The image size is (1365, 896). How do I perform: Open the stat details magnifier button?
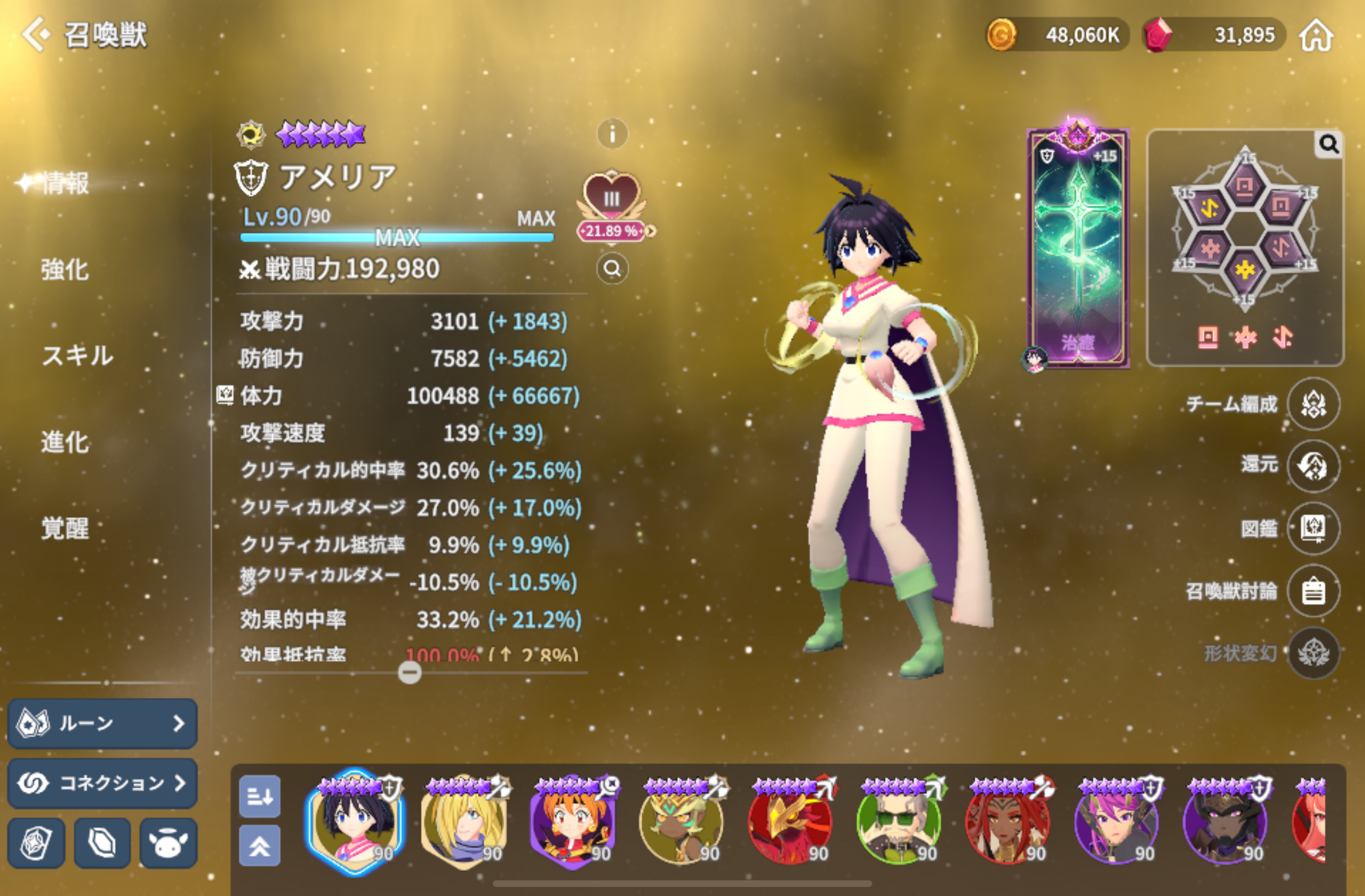point(612,269)
